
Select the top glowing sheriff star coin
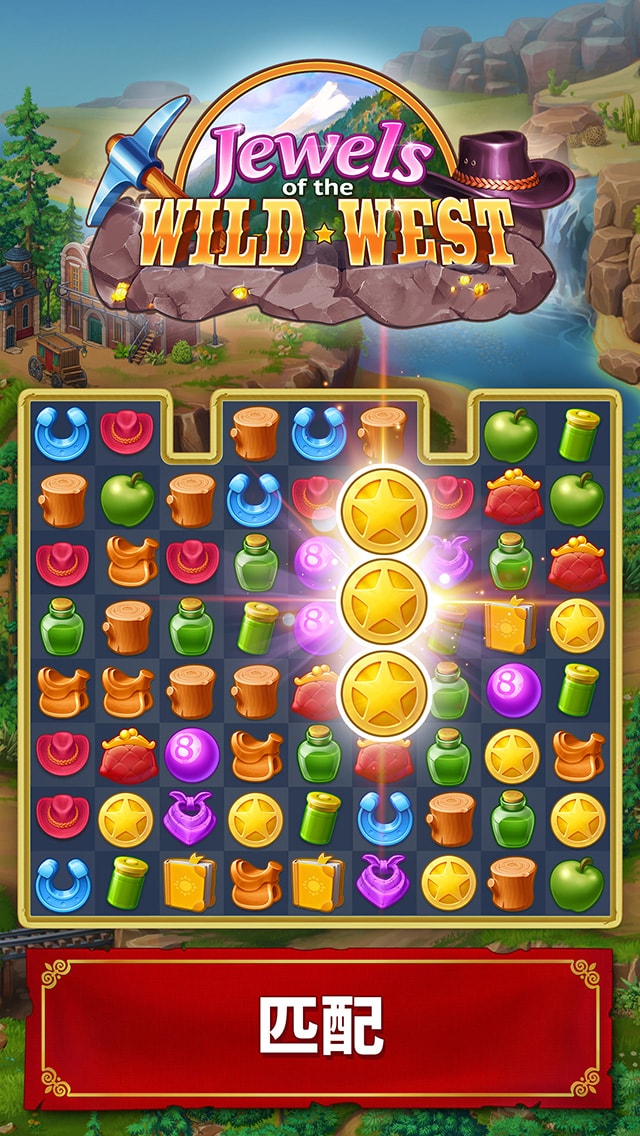pyautogui.click(x=384, y=510)
